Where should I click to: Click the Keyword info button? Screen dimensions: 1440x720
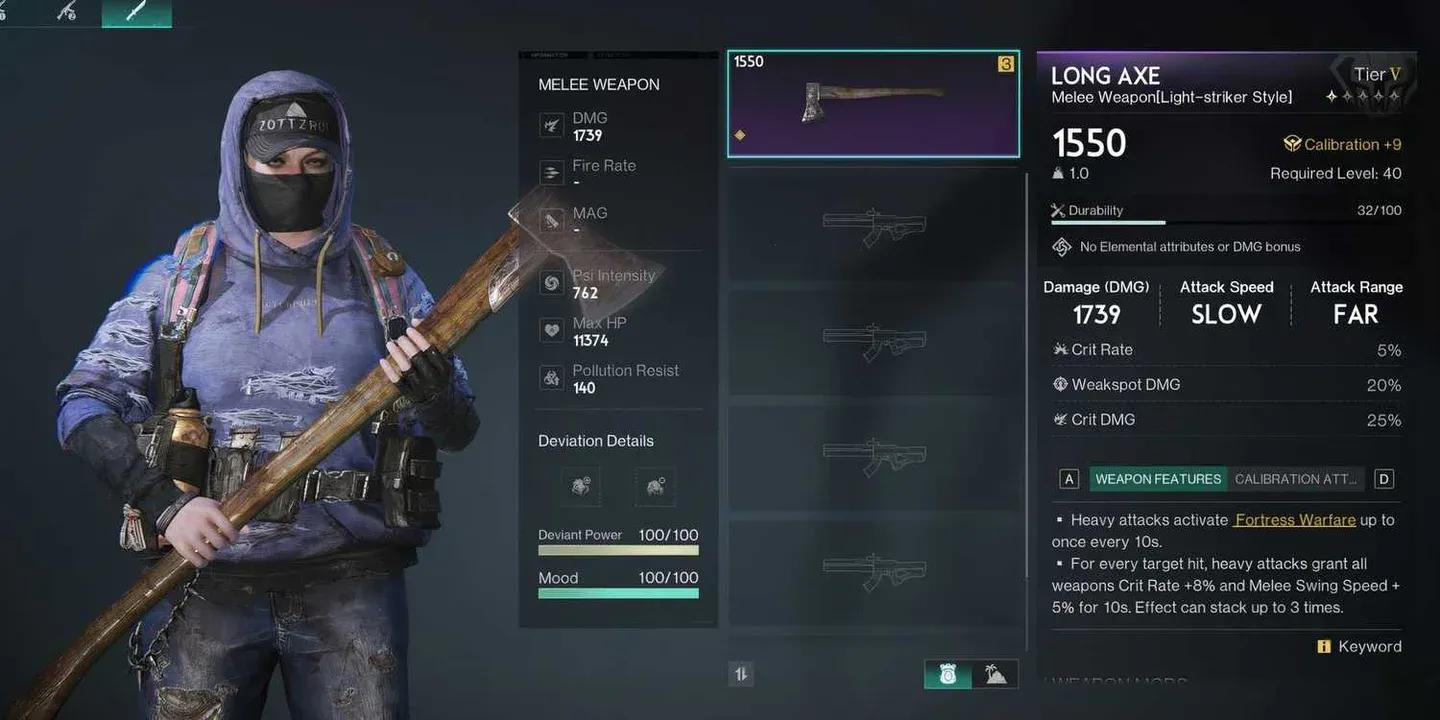click(1324, 645)
